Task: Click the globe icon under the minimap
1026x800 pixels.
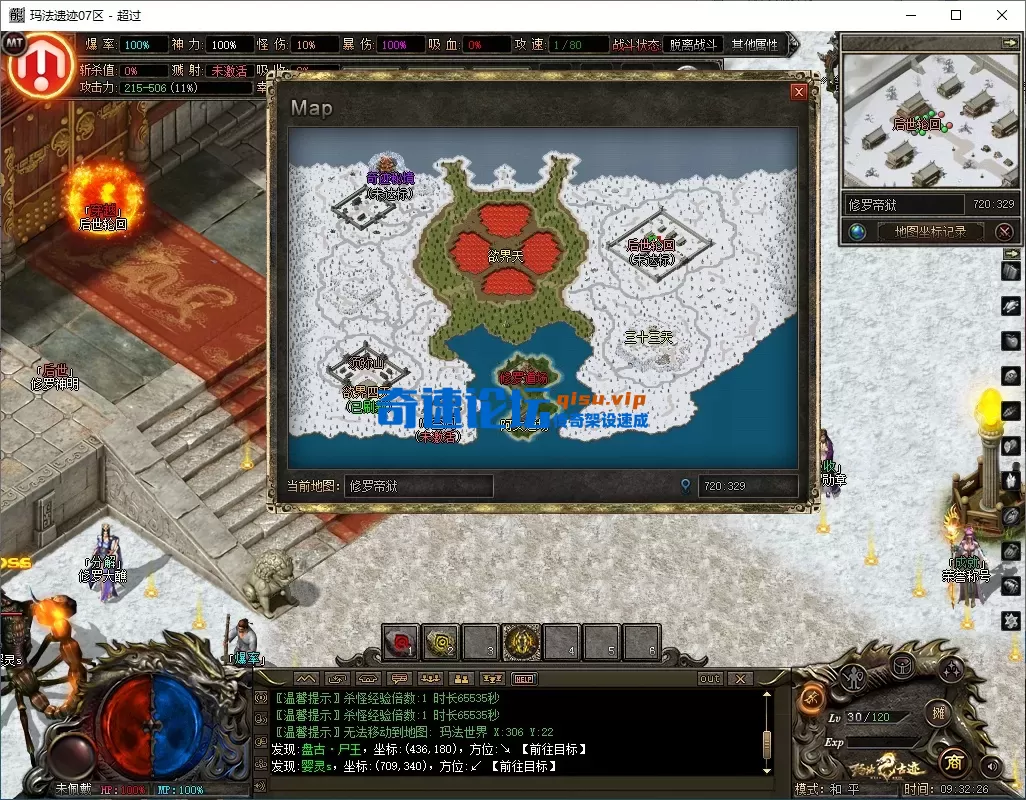Action: click(x=857, y=231)
